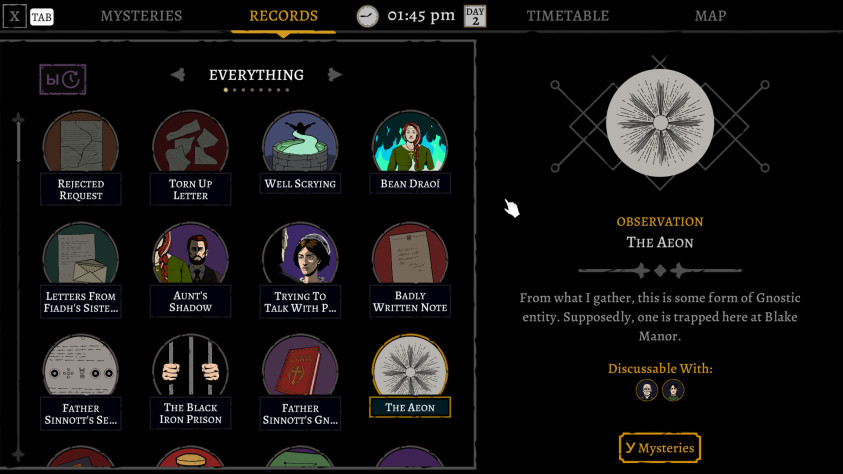
Task: Choose the Trying To Talk record
Action: [300, 260]
